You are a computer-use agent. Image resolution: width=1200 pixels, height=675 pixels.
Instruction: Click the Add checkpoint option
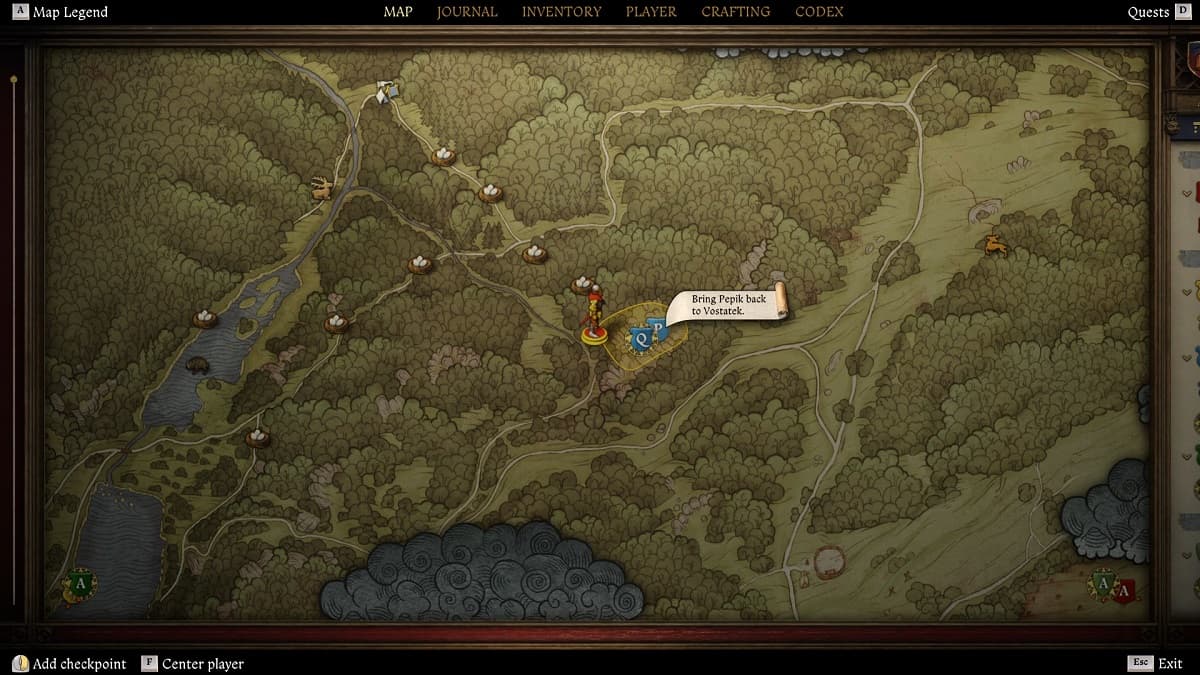(70, 663)
